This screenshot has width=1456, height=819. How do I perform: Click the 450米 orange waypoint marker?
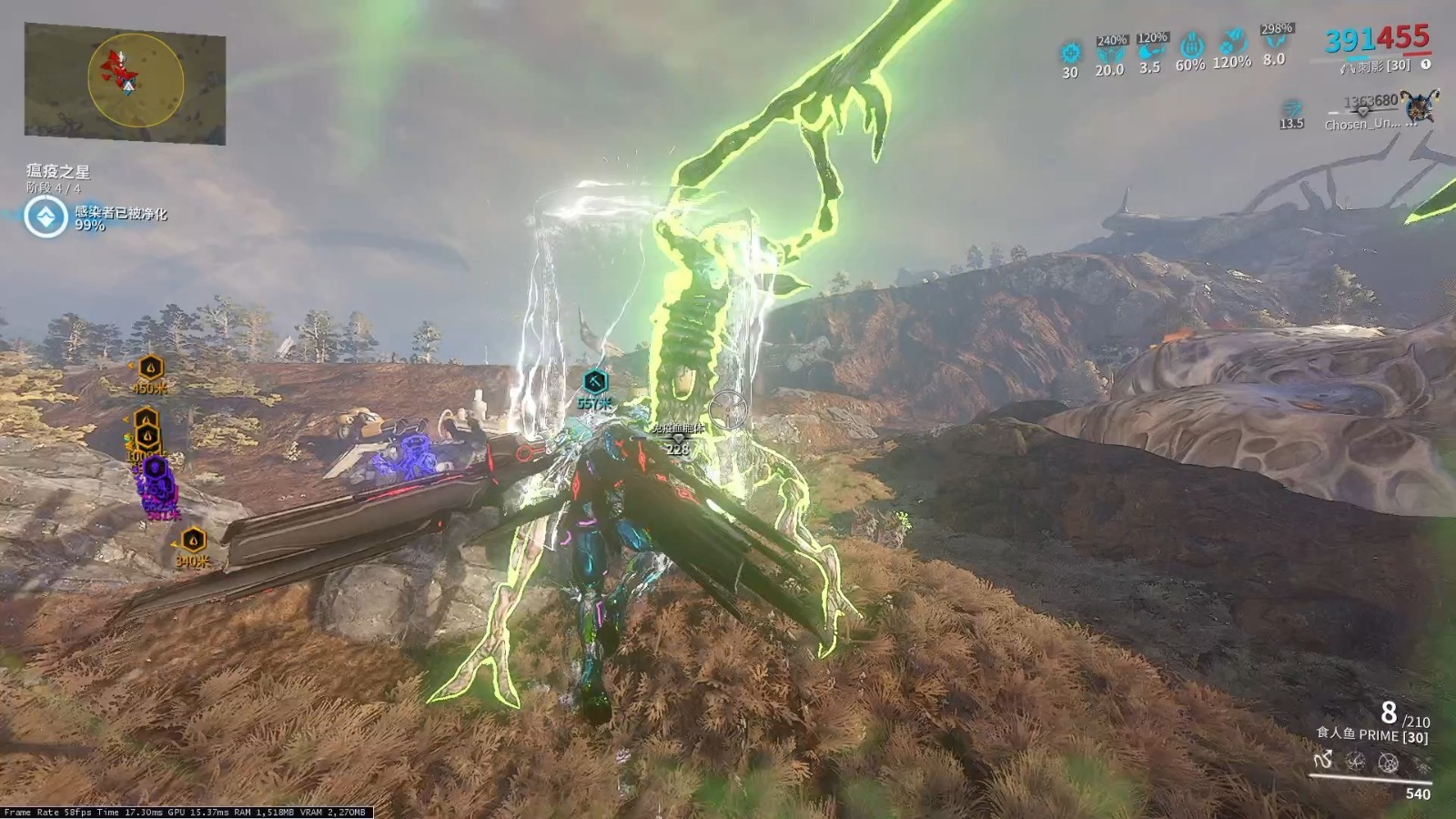pyautogui.click(x=150, y=368)
